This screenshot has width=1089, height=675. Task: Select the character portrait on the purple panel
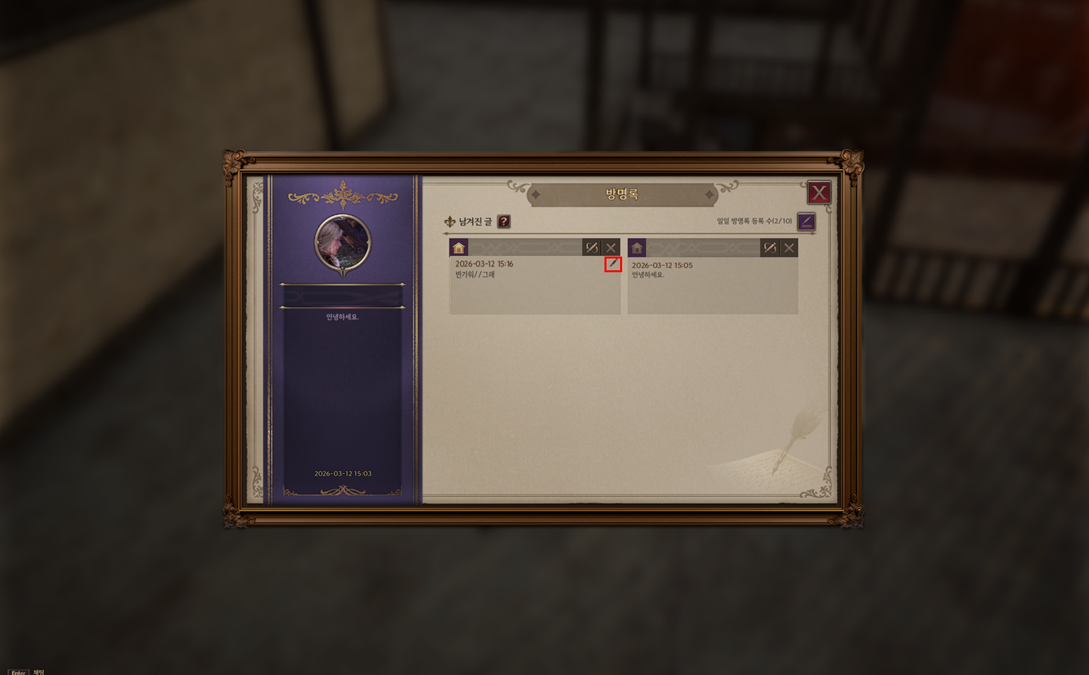[x=343, y=243]
